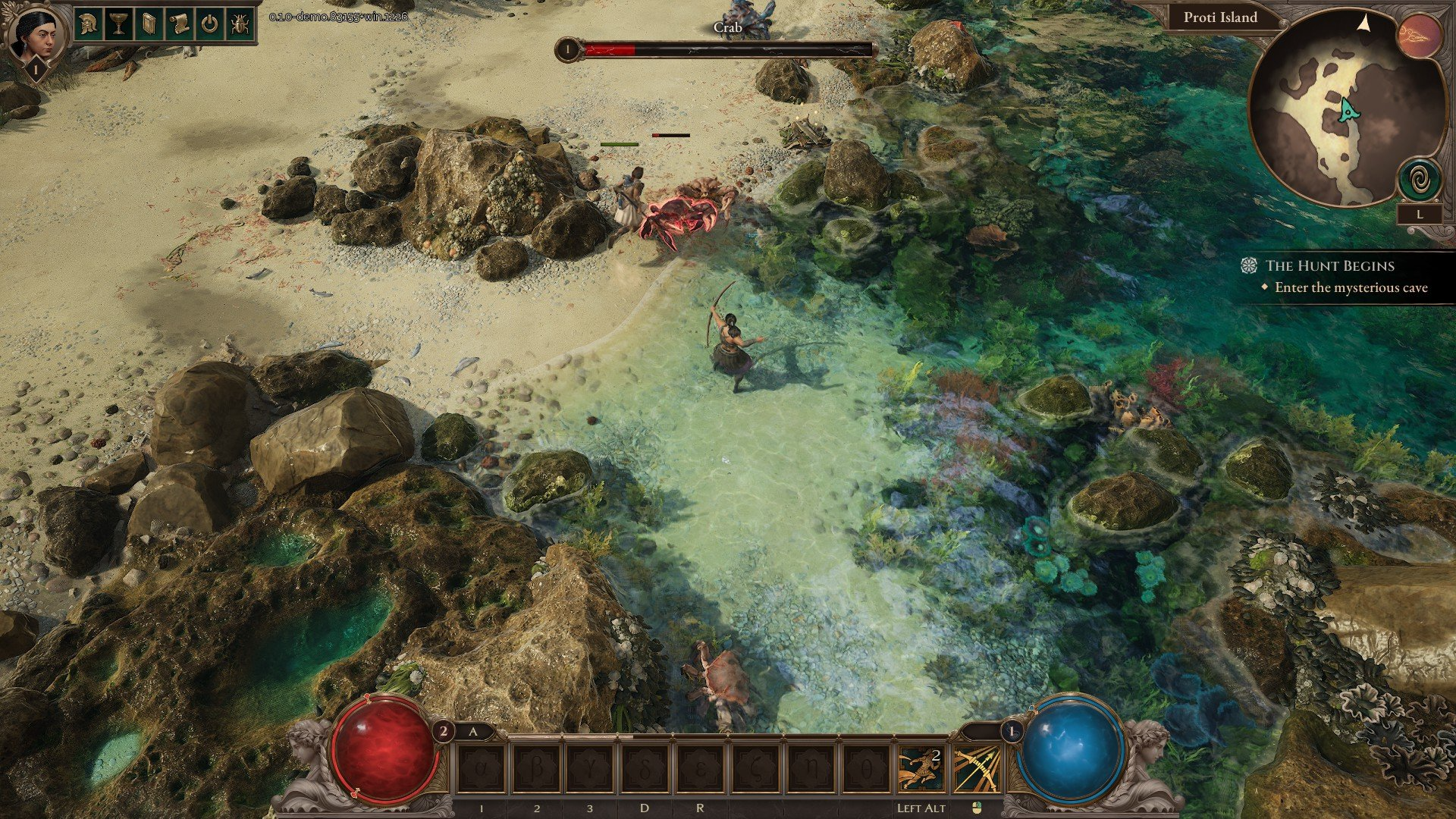The image size is (1456, 819).
Task: Click the power button icon
Action: pos(210,24)
